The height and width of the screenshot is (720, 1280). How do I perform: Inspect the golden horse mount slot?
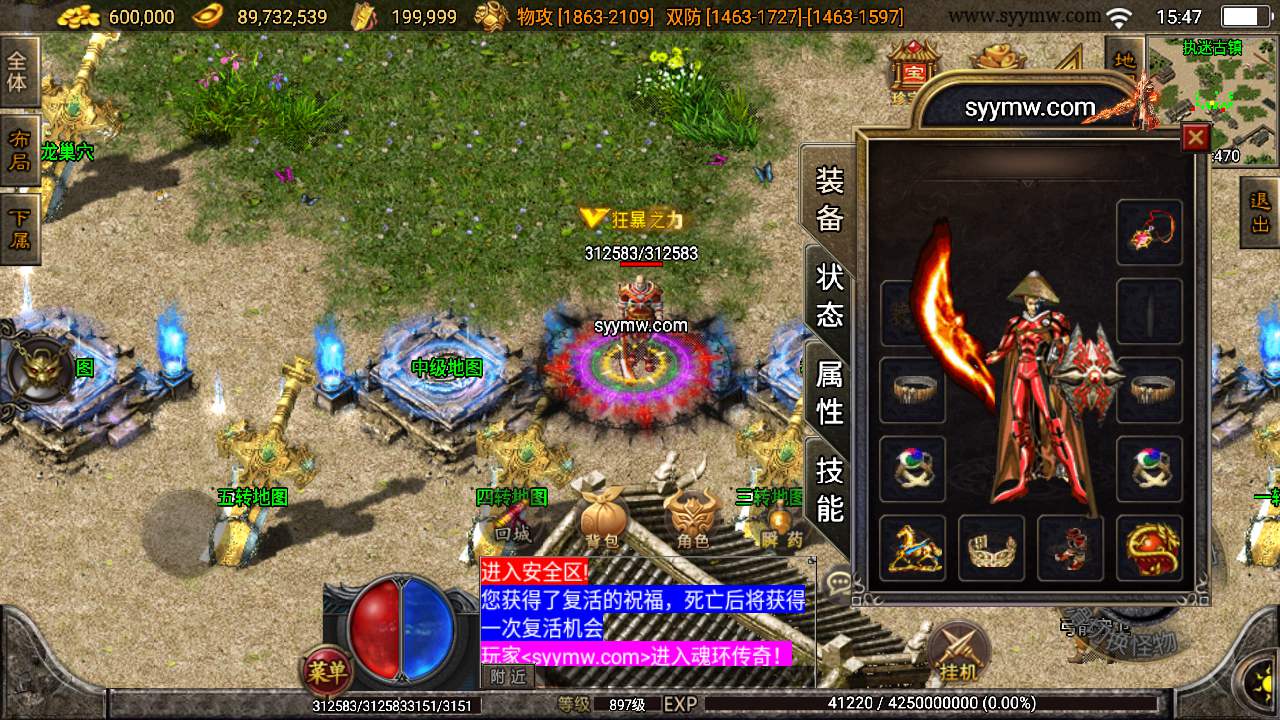point(912,548)
